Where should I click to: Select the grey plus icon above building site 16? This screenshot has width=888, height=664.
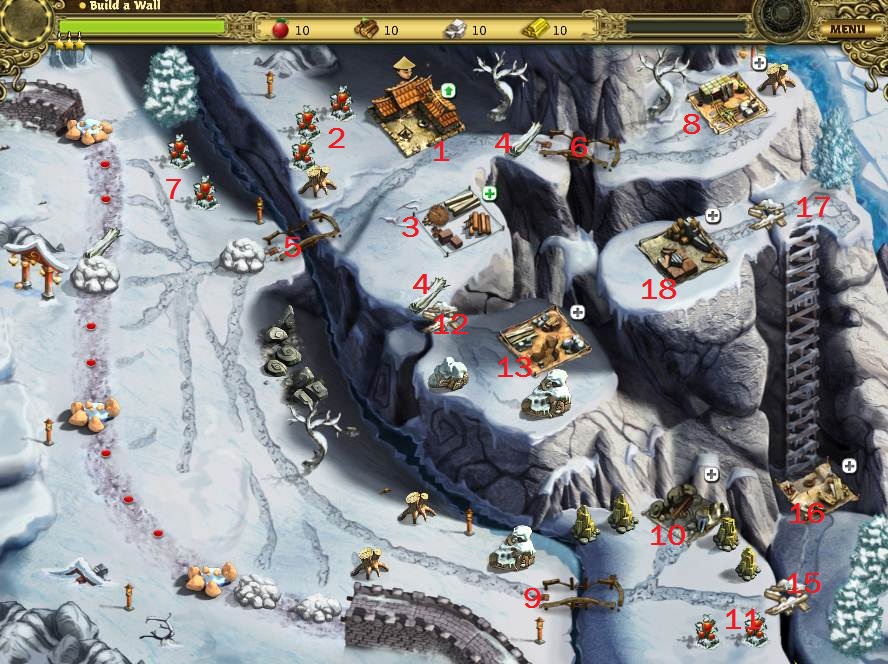pos(849,465)
